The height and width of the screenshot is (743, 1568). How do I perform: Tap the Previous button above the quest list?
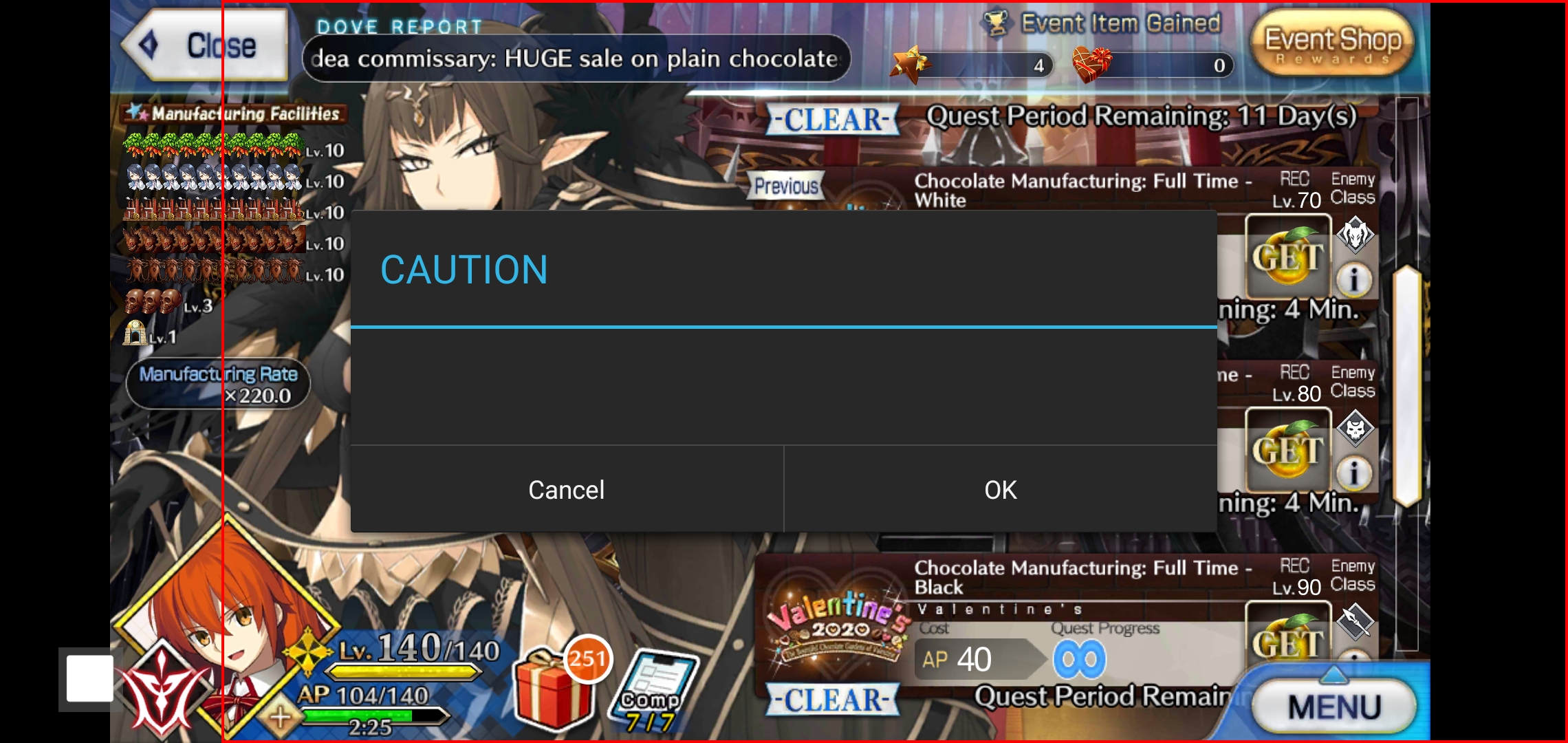point(786,186)
